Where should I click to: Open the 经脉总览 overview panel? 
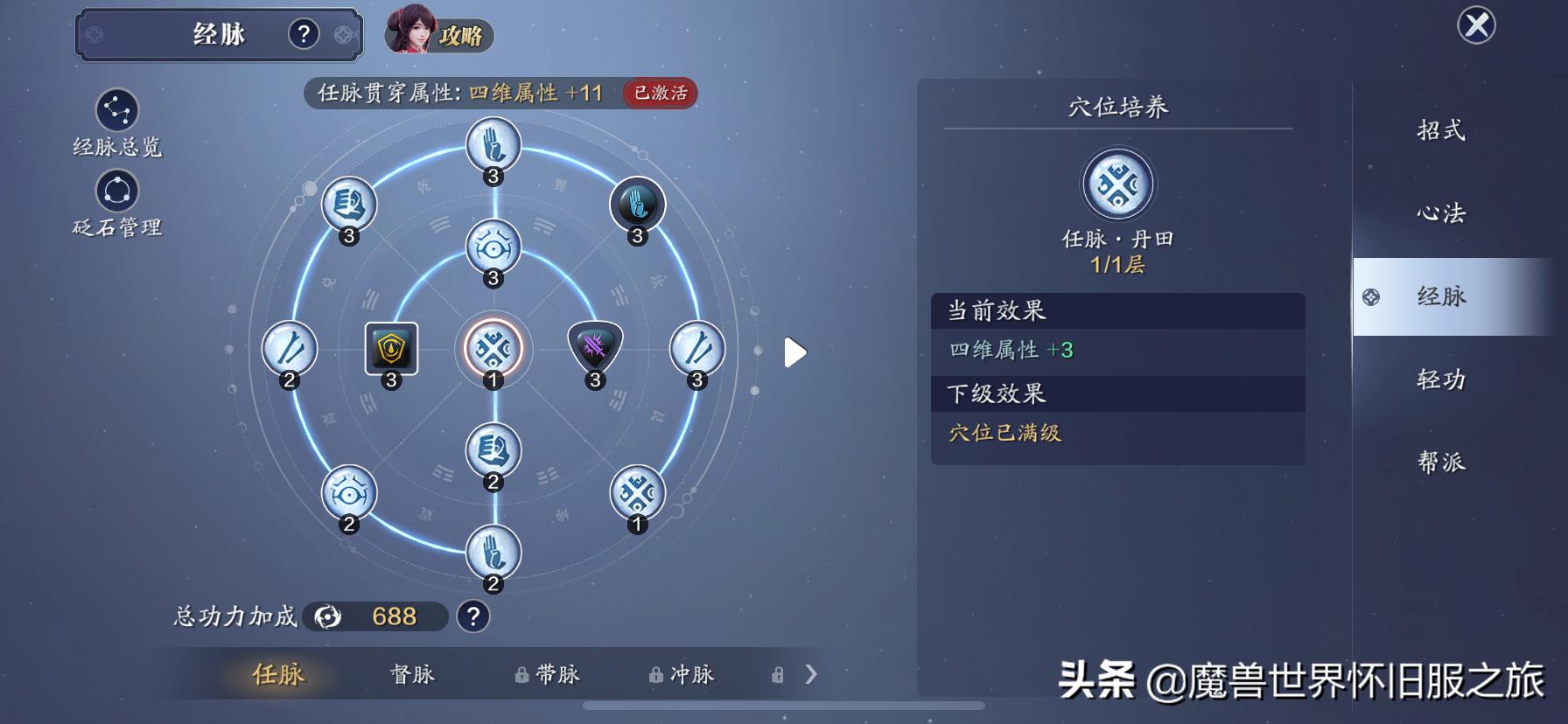pyautogui.click(x=118, y=111)
